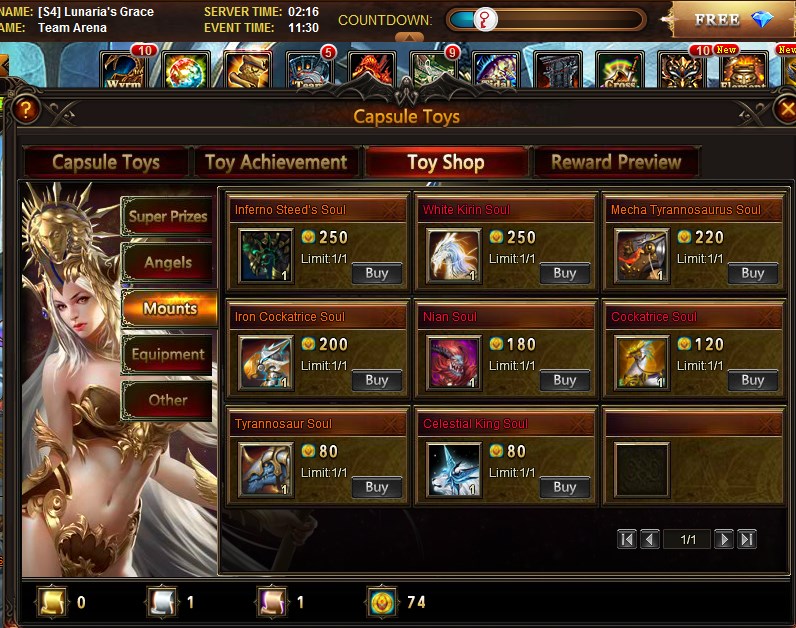Go to the next shop page
The image size is (796, 628).
click(724, 539)
